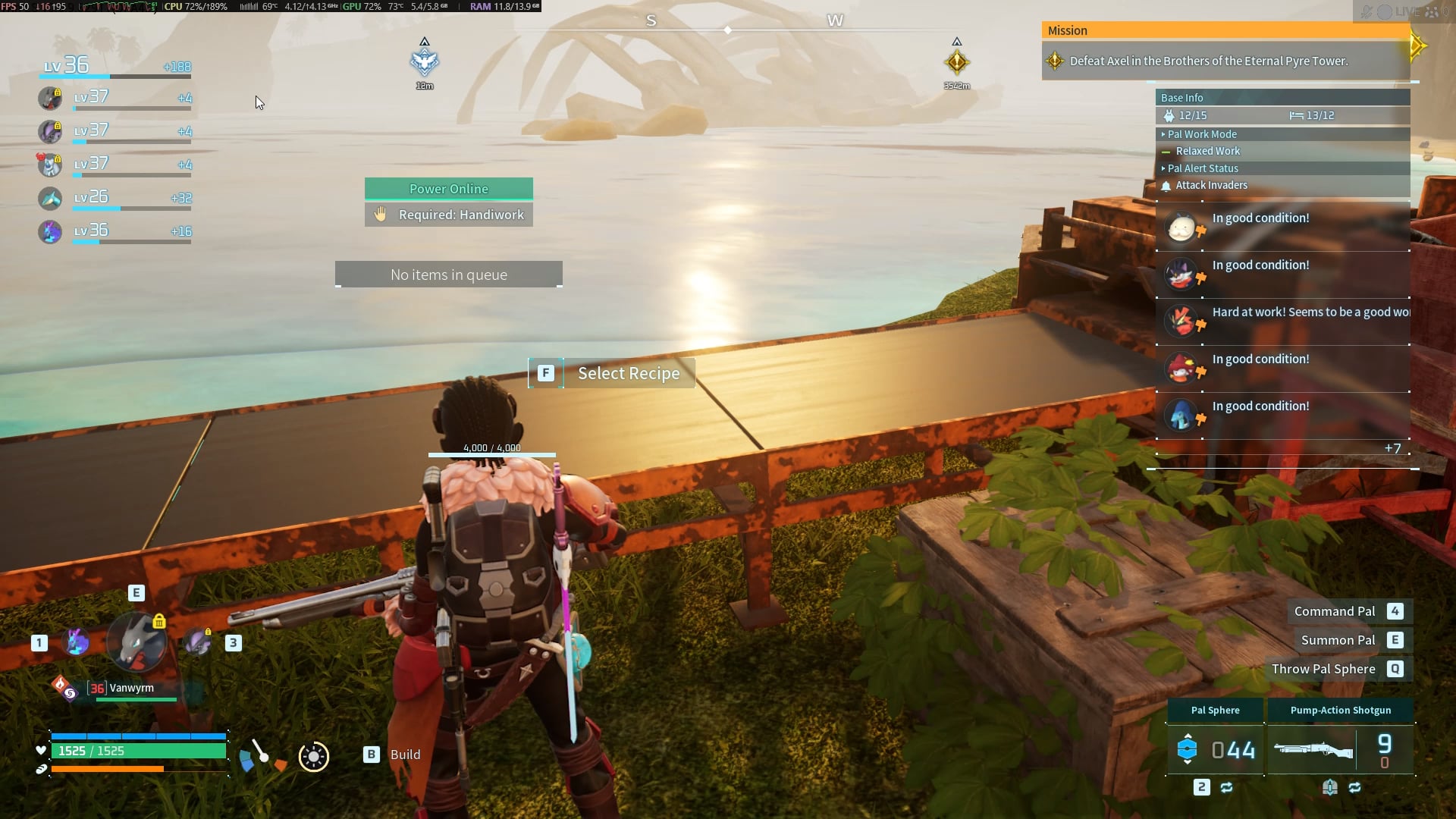Select the blue pal status row

click(x=1282, y=415)
